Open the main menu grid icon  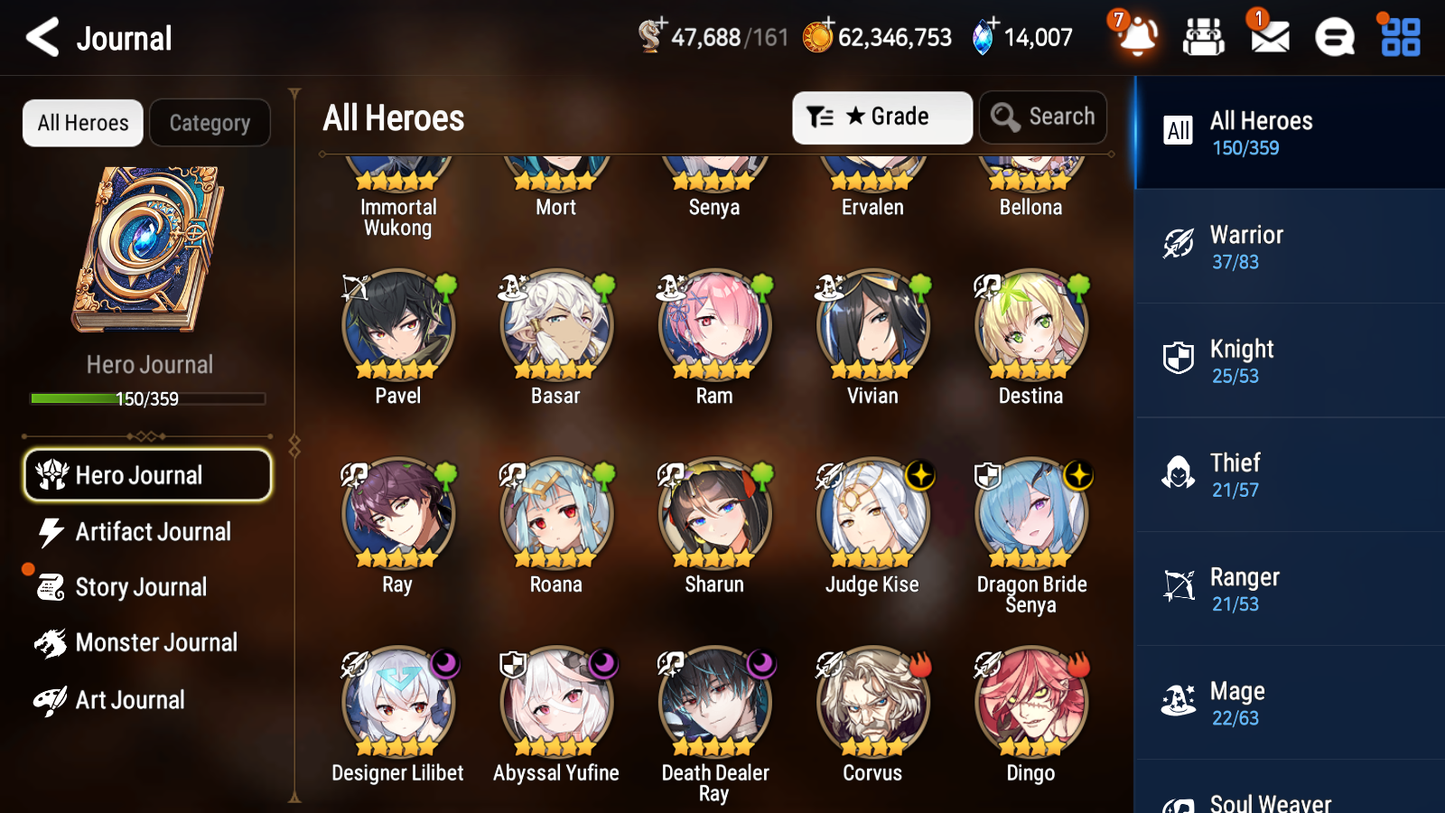pos(1399,37)
